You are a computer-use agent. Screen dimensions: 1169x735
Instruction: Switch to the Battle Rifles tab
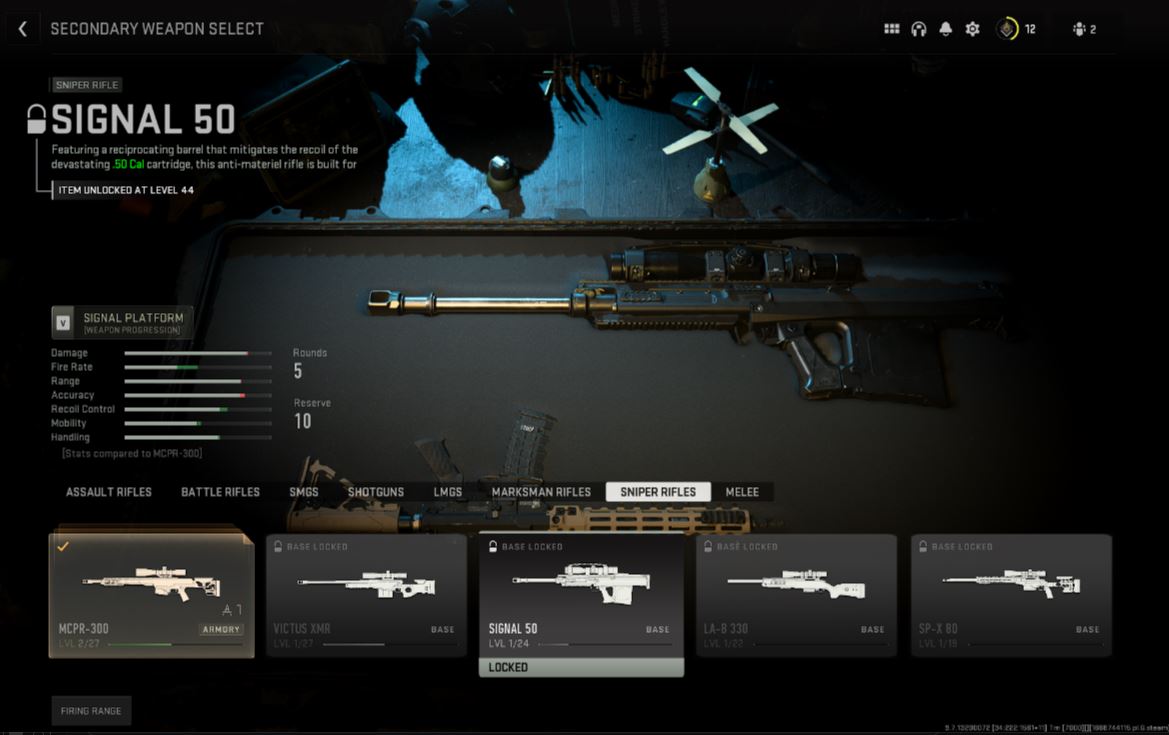[220, 492]
